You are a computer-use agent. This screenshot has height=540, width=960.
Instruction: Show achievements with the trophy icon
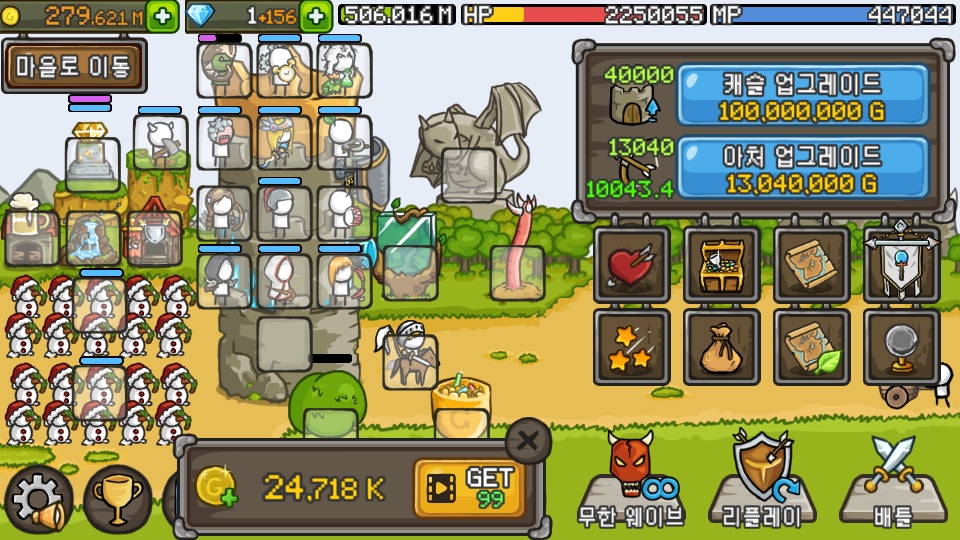[117, 499]
